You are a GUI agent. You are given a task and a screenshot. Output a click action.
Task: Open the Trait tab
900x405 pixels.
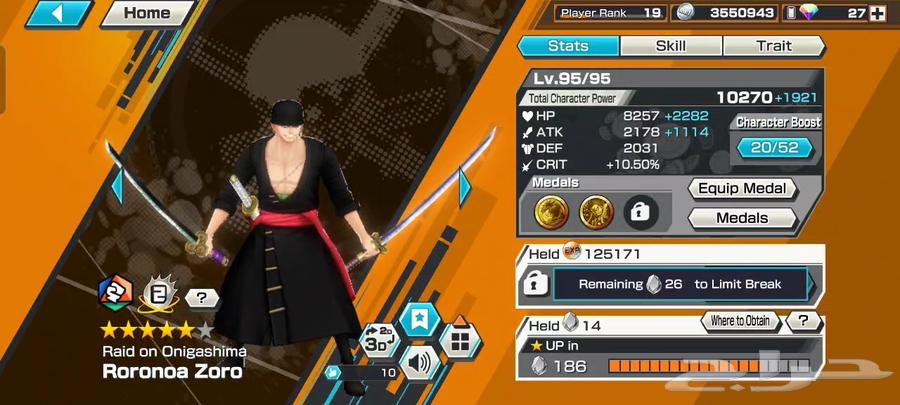[773, 46]
